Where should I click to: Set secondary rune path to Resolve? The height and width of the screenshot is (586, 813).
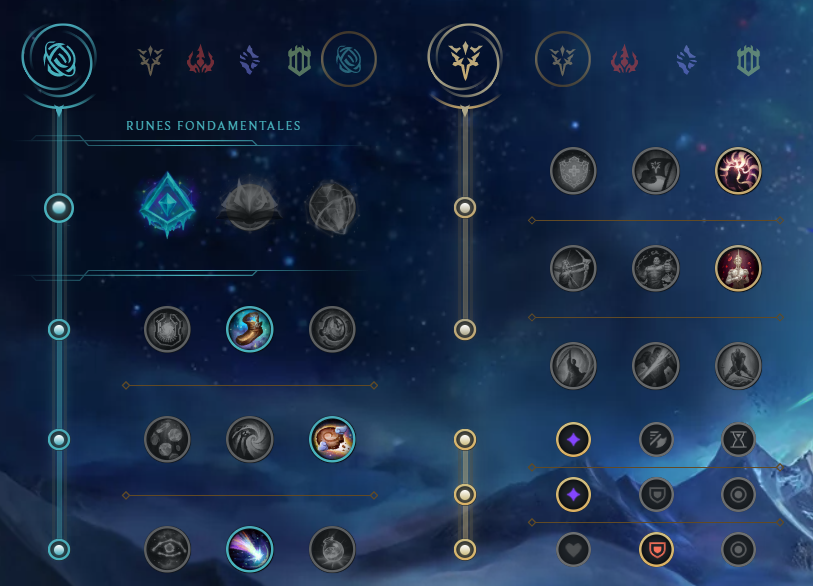coord(749,61)
